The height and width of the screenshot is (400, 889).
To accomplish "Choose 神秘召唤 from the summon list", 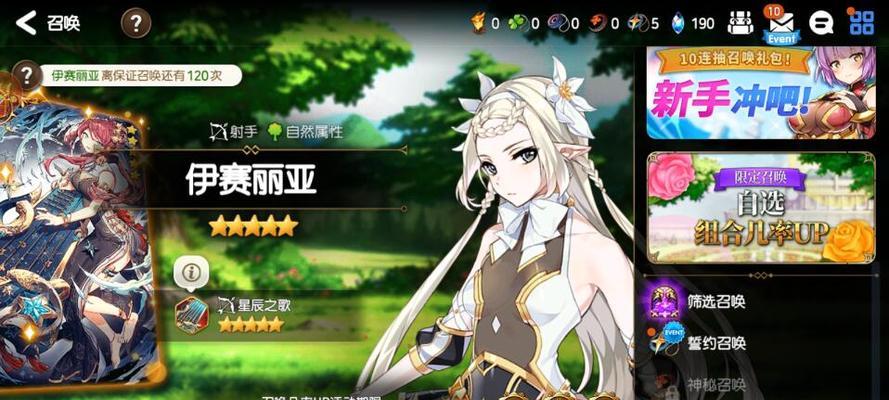I will click(711, 385).
